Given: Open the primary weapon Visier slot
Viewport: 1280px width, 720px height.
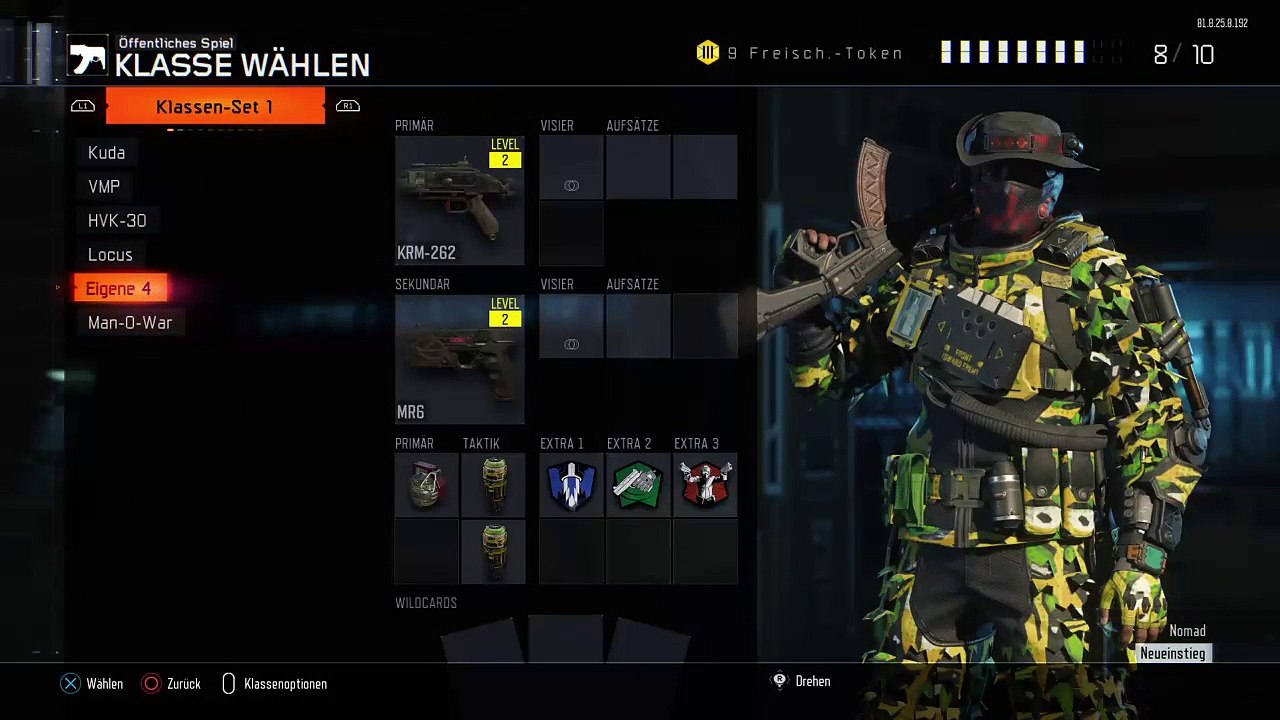Looking at the screenshot, I should coord(571,167).
